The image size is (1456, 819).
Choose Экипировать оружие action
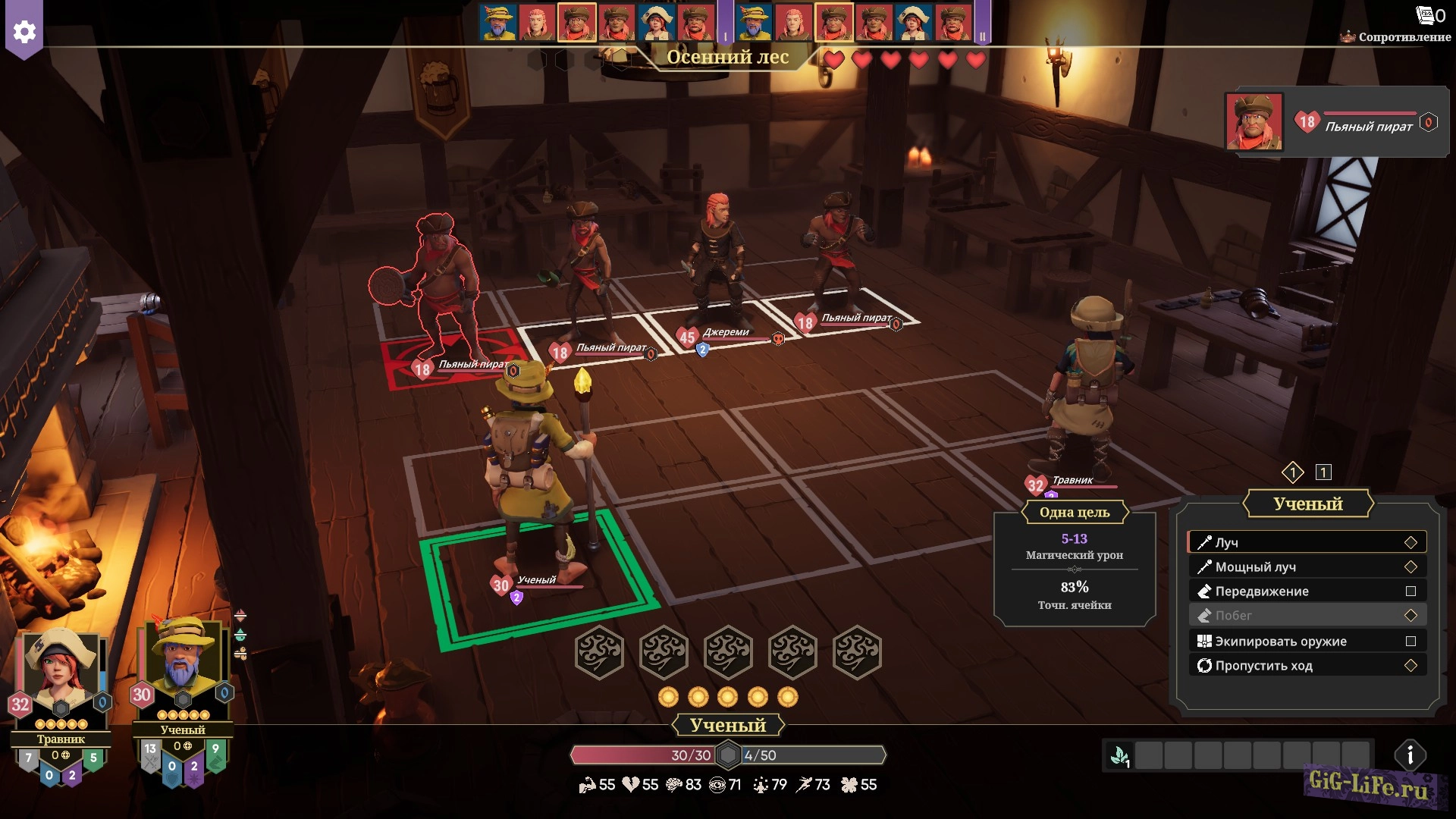click(x=1307, y=641)
